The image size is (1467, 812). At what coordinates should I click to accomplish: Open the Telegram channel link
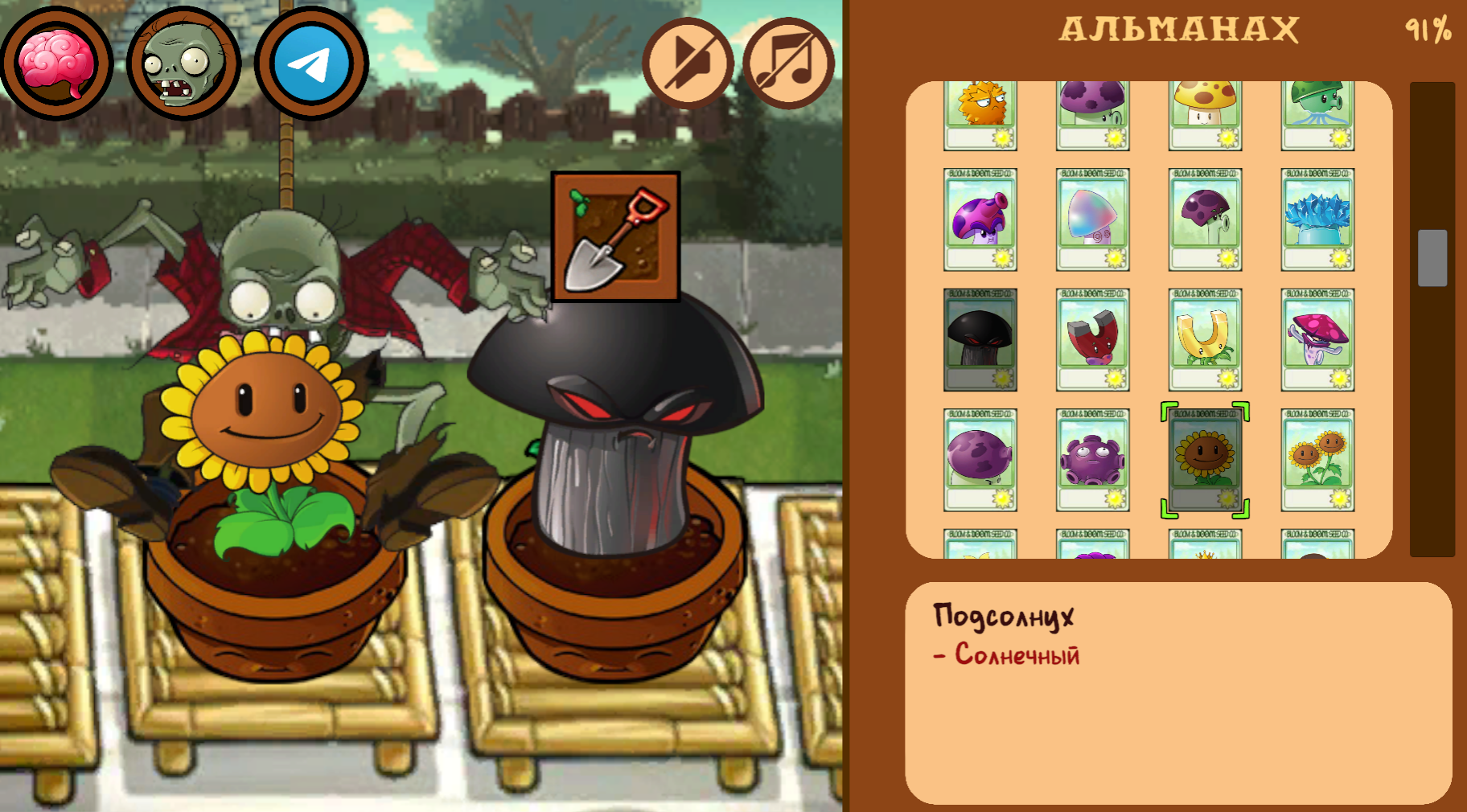tap(310, 64)
